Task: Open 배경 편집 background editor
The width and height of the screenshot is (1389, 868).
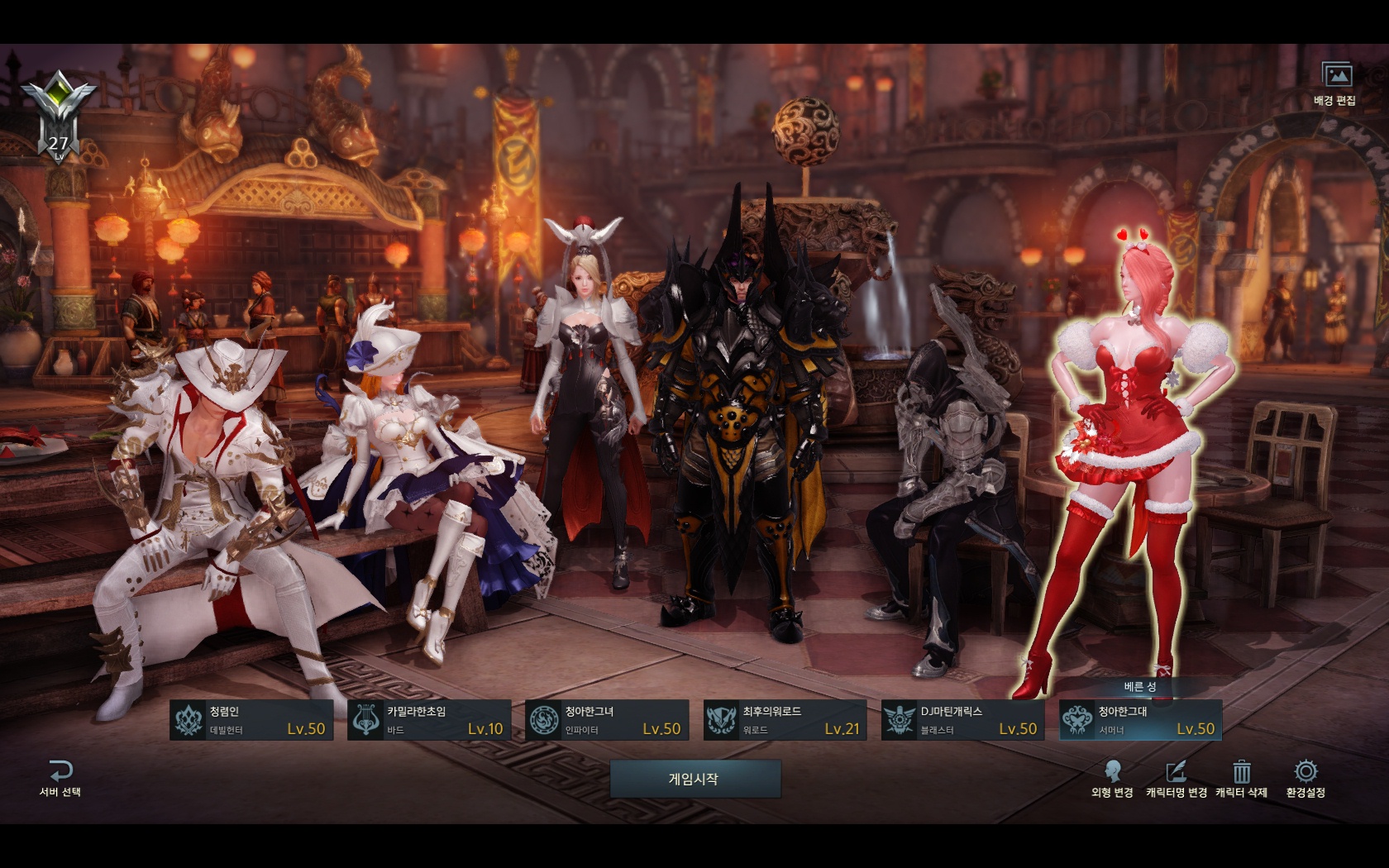Action: tap(1335, 83)
